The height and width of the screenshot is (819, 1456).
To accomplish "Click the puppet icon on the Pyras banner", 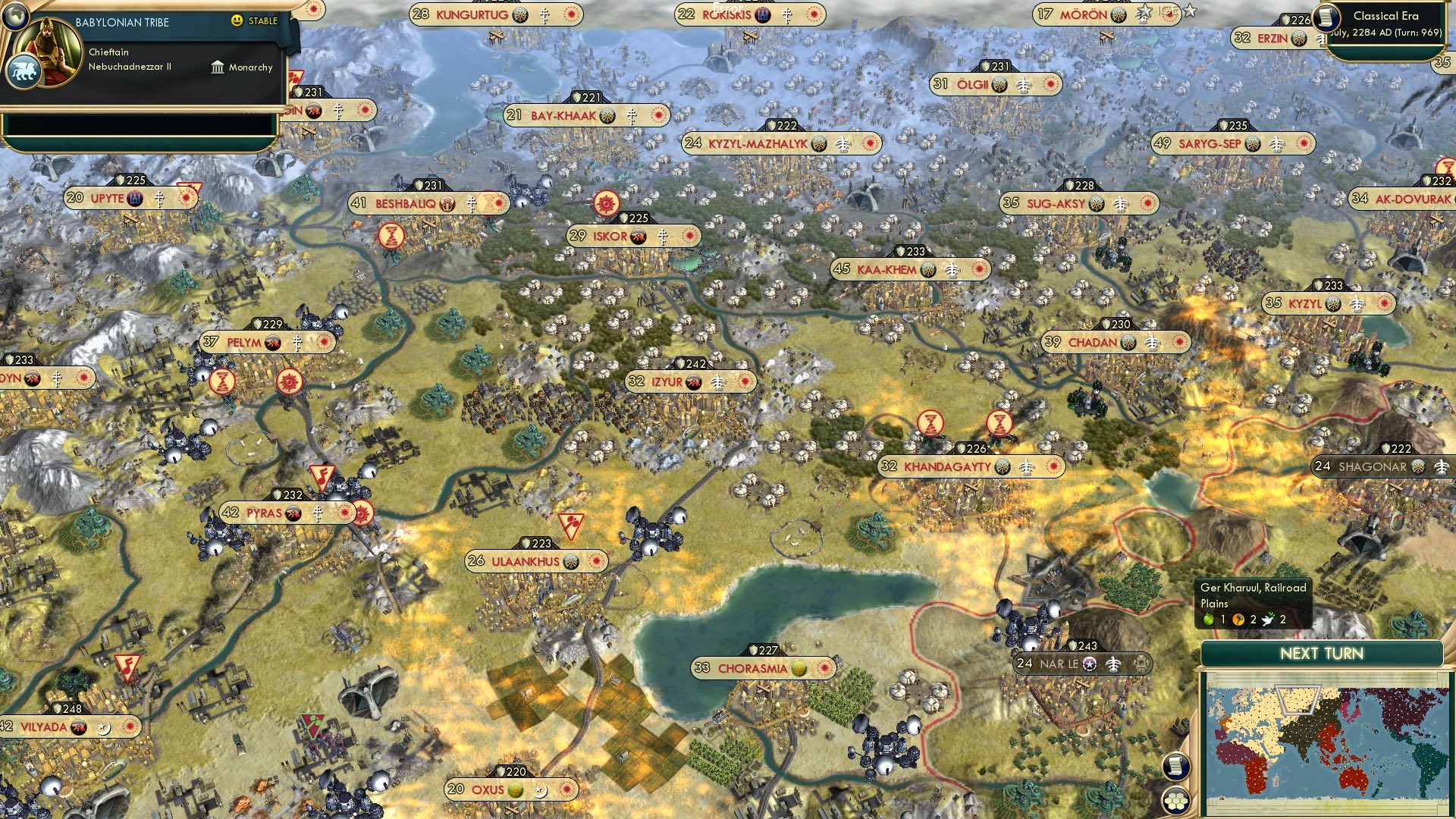I will (x=293, y=513).
